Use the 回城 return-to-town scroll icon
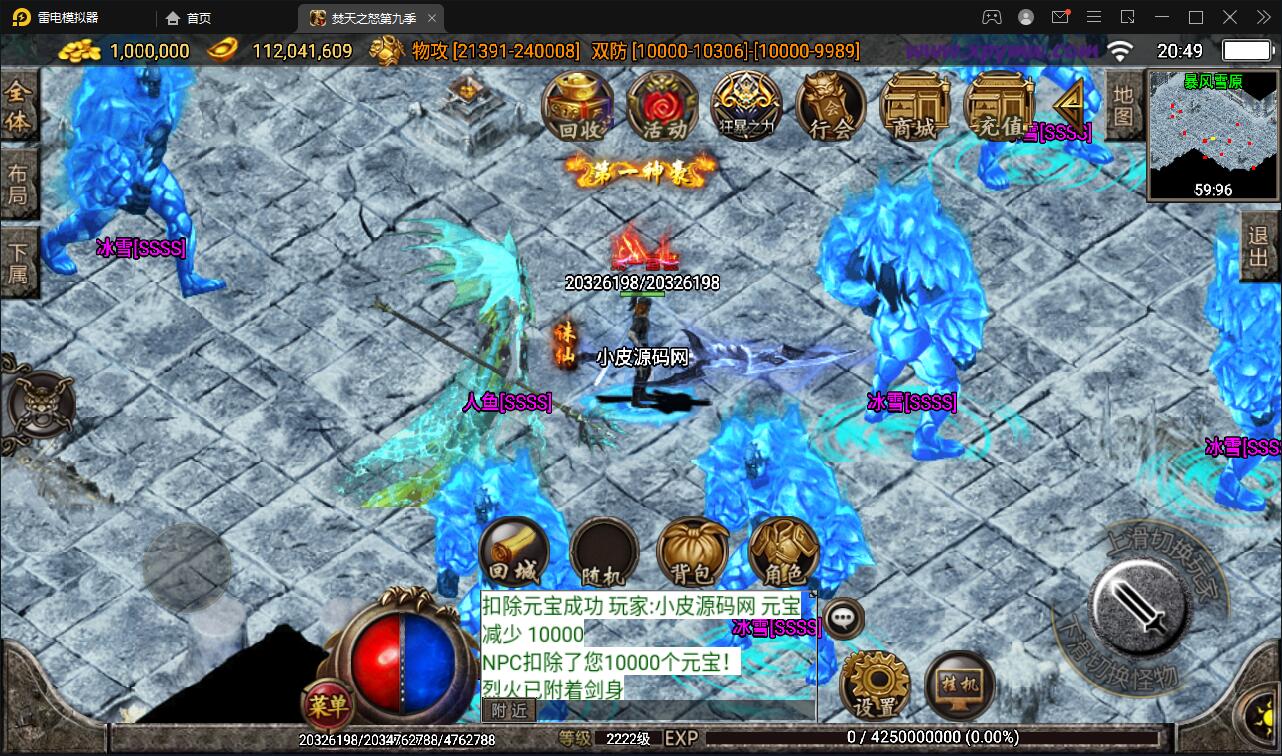The height and width of the screenshot is (756, 1282). coord(513,552)
